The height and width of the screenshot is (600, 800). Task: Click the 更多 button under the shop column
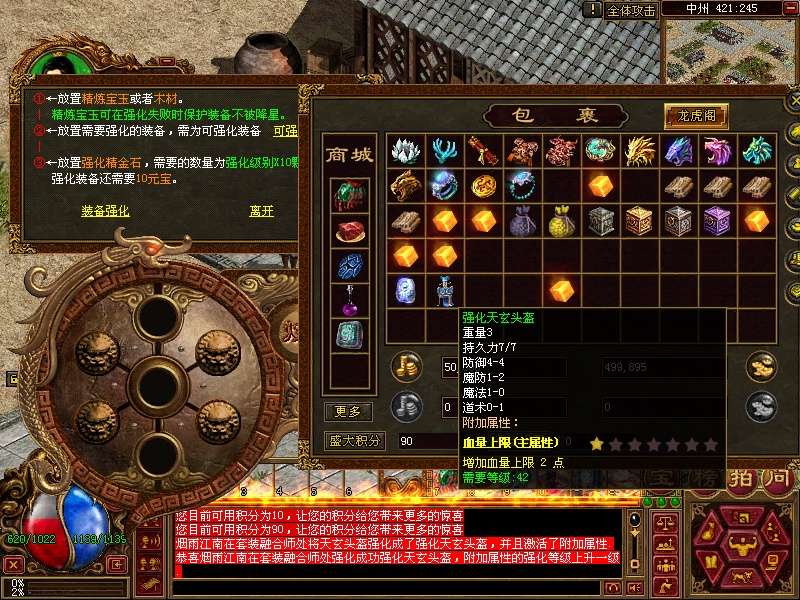(x=348, y=411)
